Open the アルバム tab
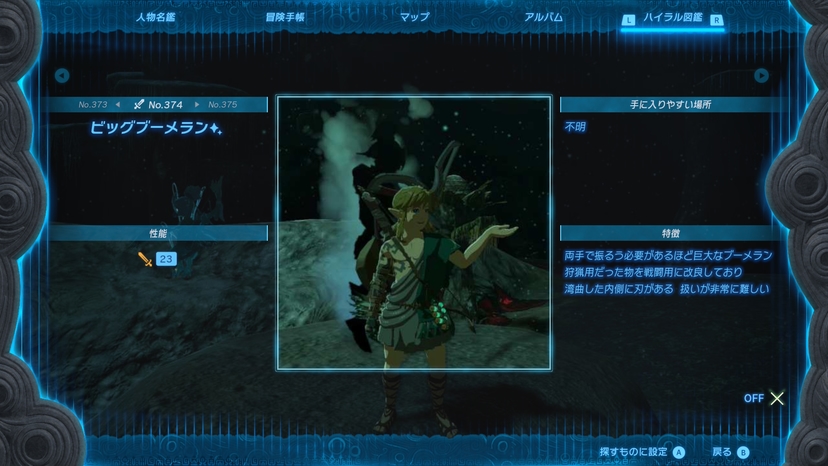The height and width of the screenshot is (466, 828). pyautogui.click(x=543, y=17)
